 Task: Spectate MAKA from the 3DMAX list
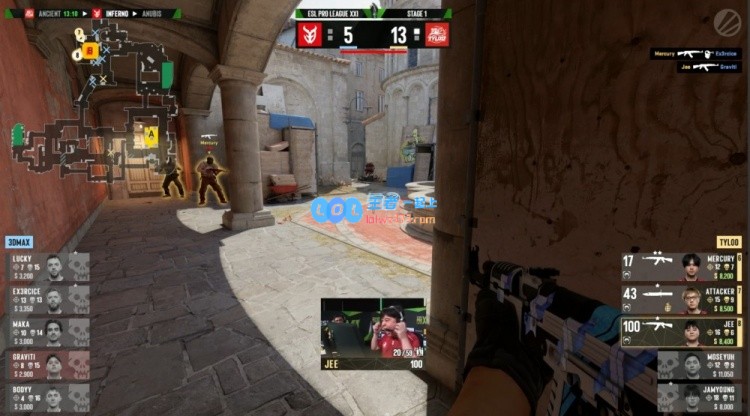tap(47, 331)
